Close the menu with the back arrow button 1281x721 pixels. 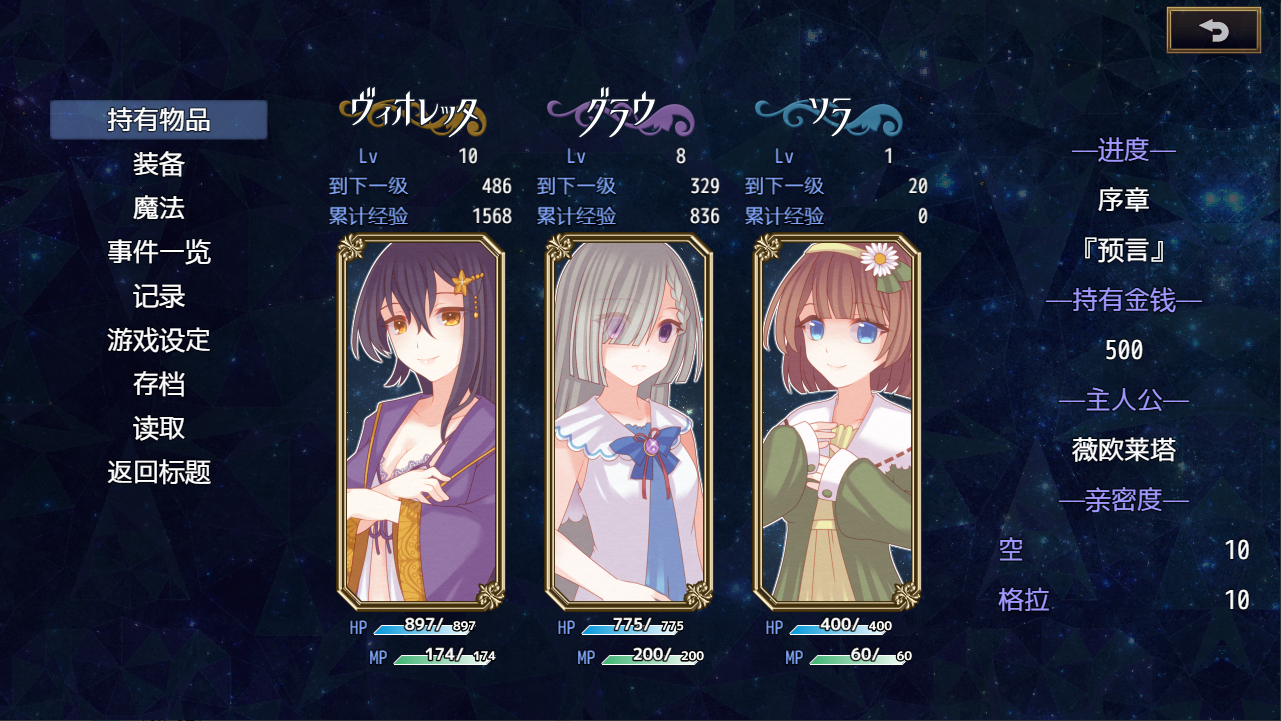click(x=1213, y=30)
